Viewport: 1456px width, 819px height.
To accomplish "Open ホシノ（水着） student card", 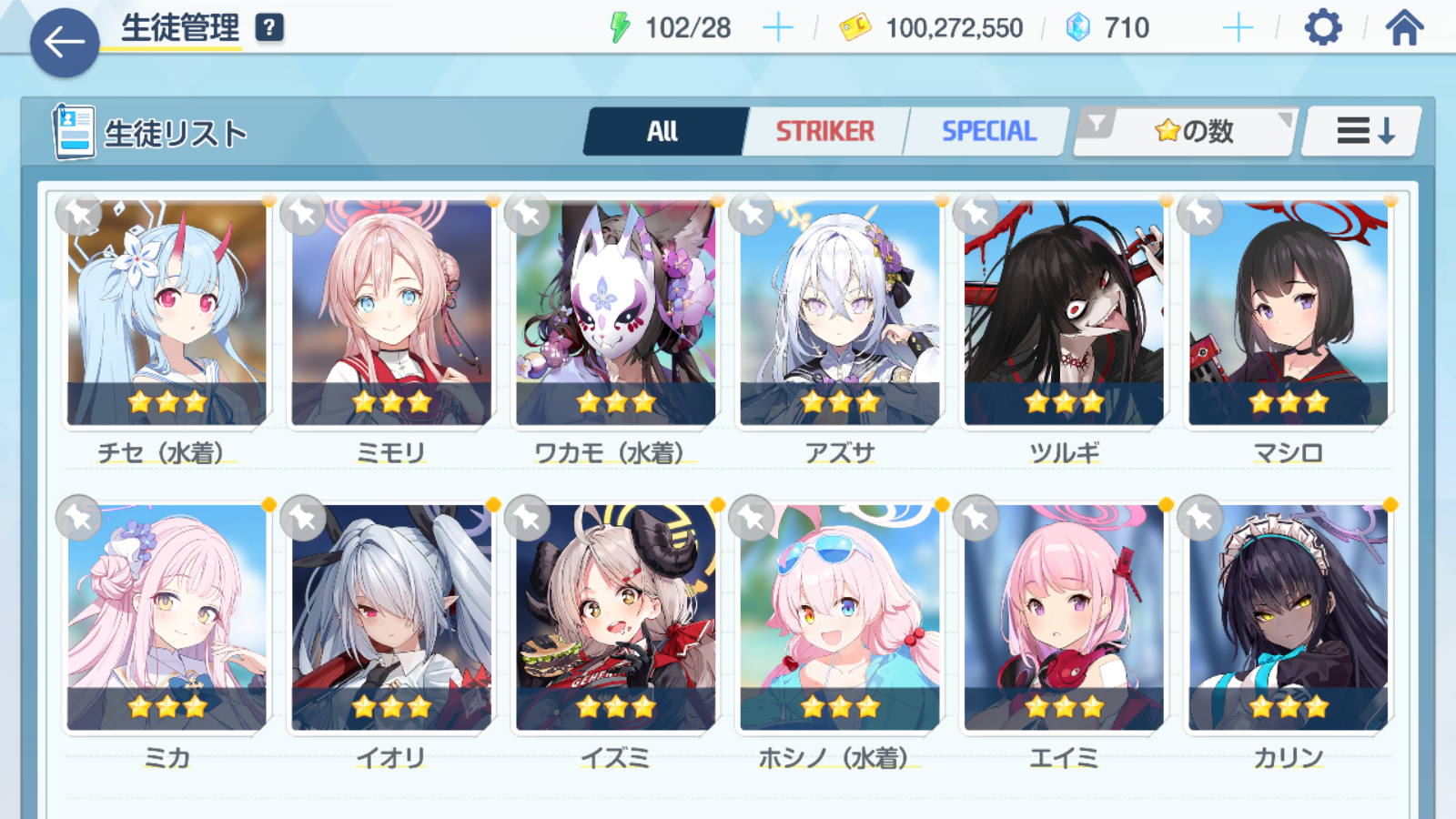I will point(839,617).
